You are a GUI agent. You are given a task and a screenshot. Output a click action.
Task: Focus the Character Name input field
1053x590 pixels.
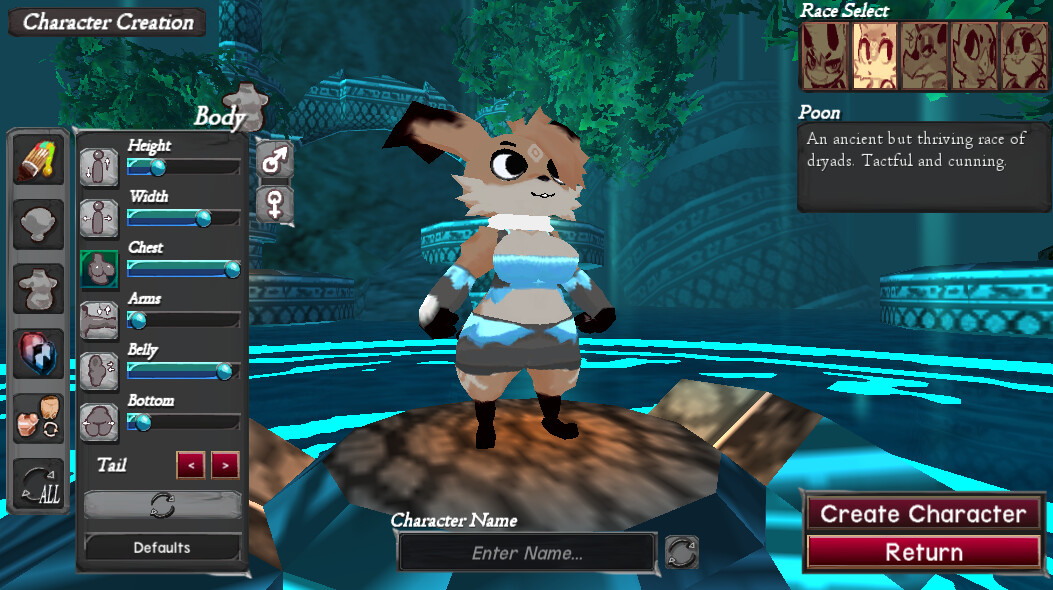tap(527, 553)
